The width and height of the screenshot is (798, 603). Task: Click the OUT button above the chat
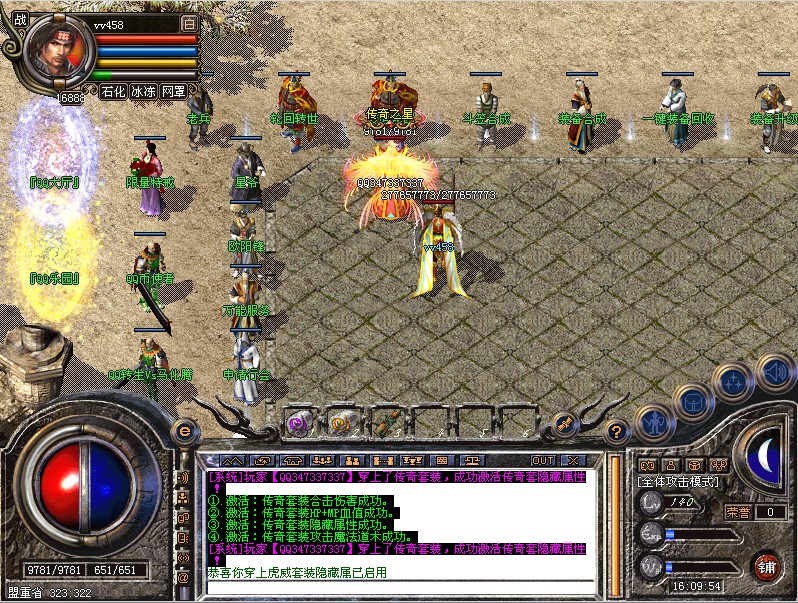pyautogui.click(x=543, y=460)
